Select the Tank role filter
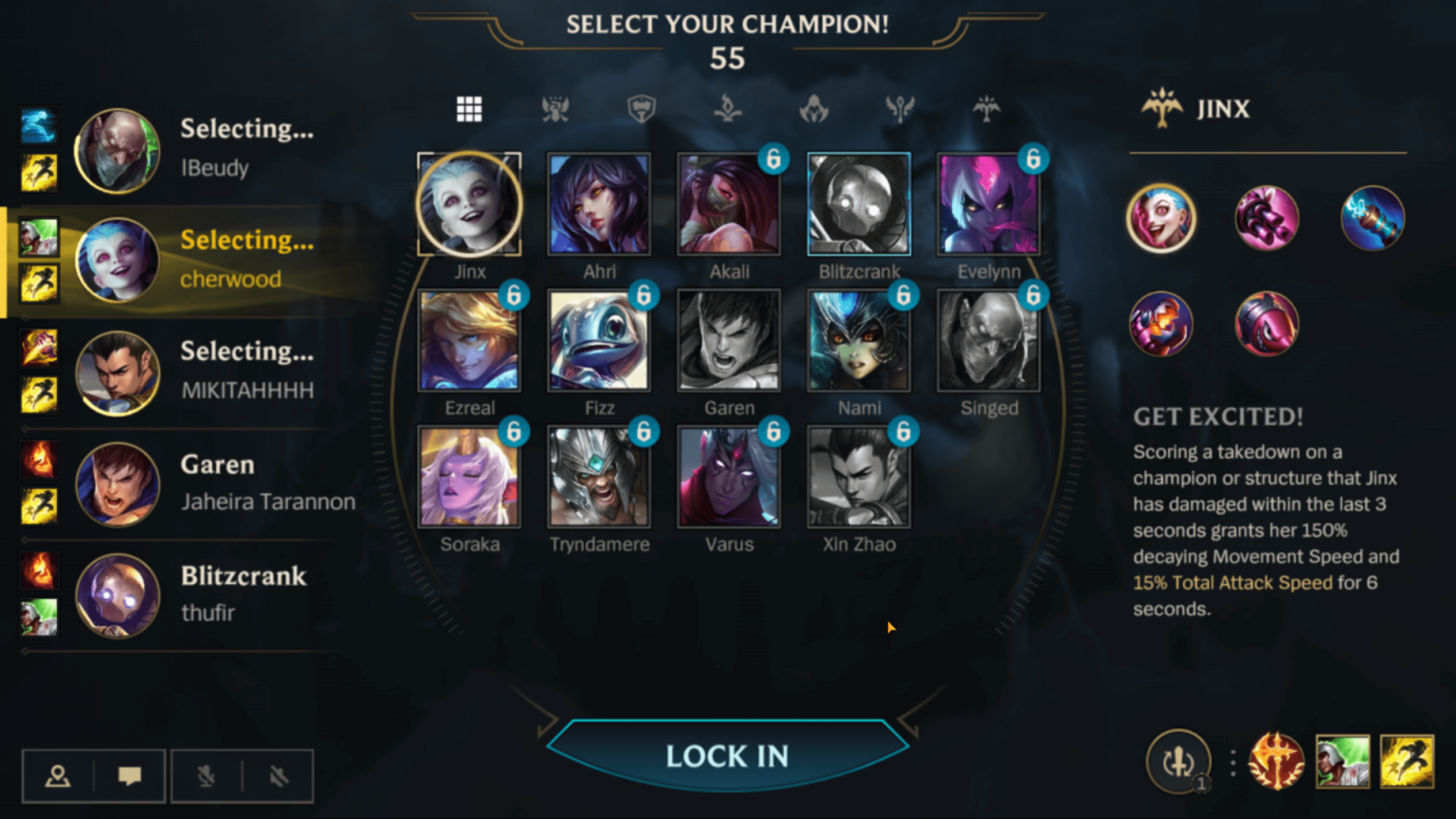The width and height of the screenshot is (1456, 819). click(x=641, y=109)
